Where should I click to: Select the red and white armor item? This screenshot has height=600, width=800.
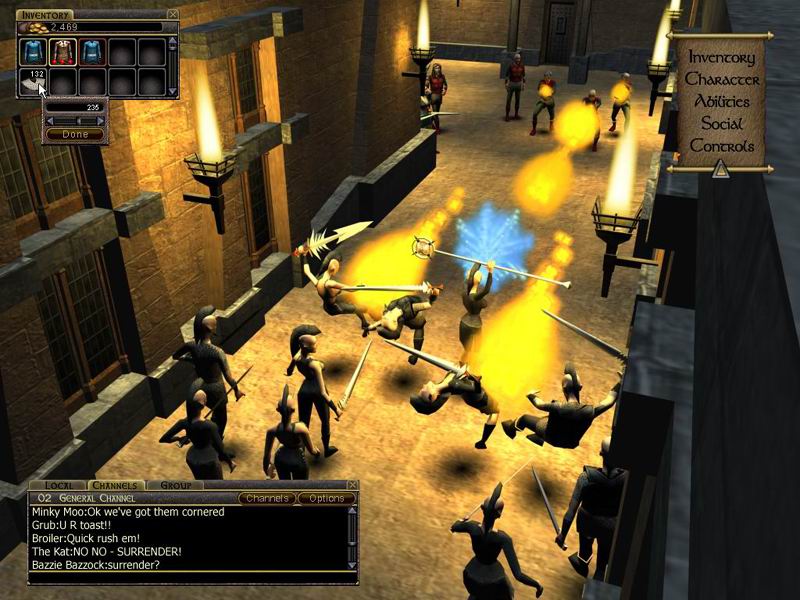pos(62,52)
